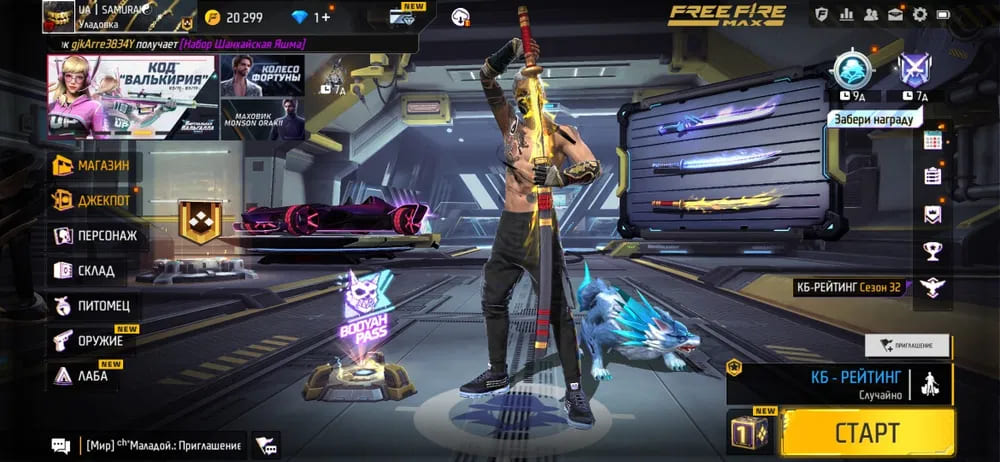
Task: Show the leaderboard bar-chart icon
Action: click(x=847, y=14)
